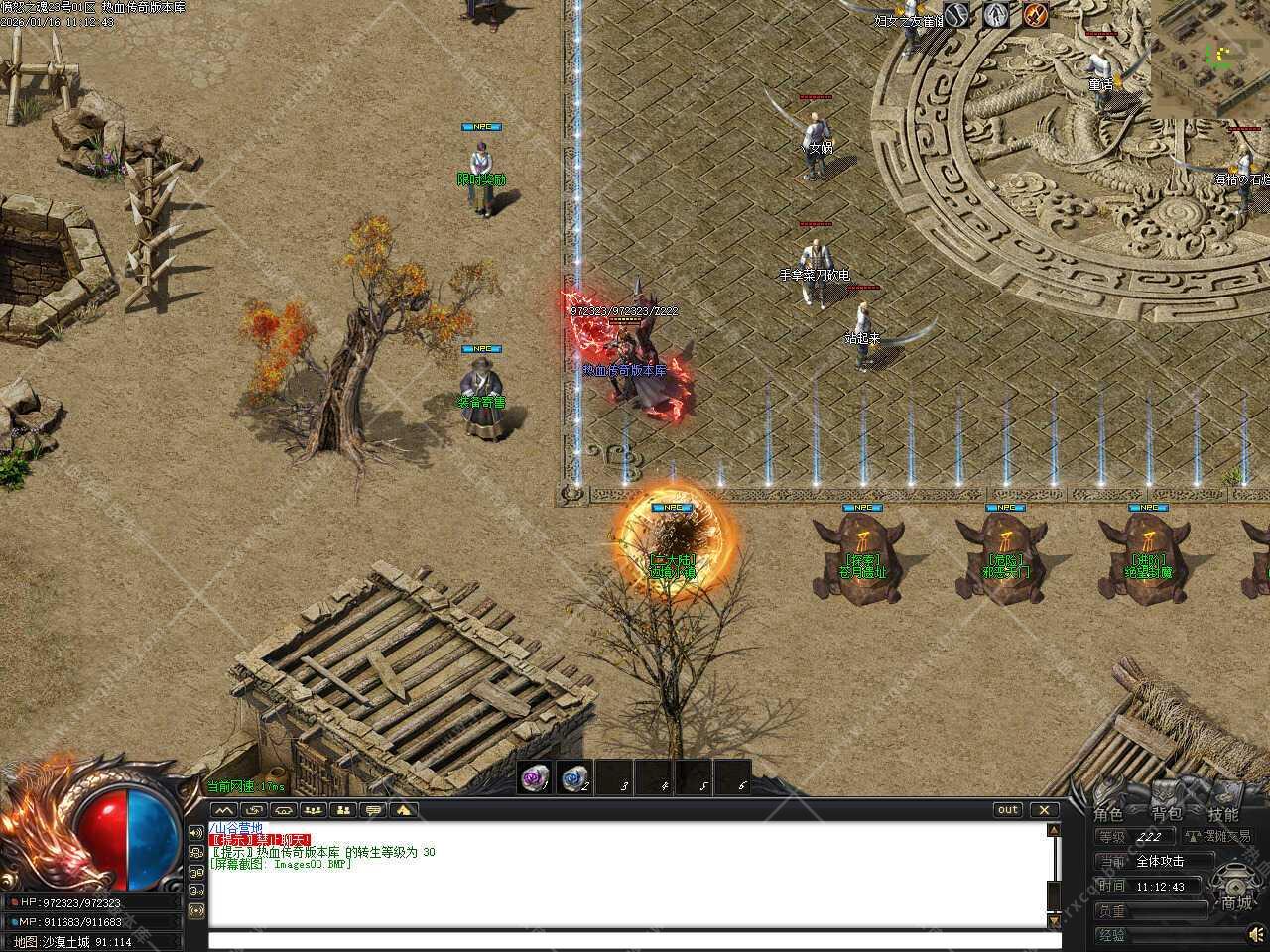1270x952 pixels.
Task: Use the purple stone in hotbar slot 1
Action: (537, 778)
